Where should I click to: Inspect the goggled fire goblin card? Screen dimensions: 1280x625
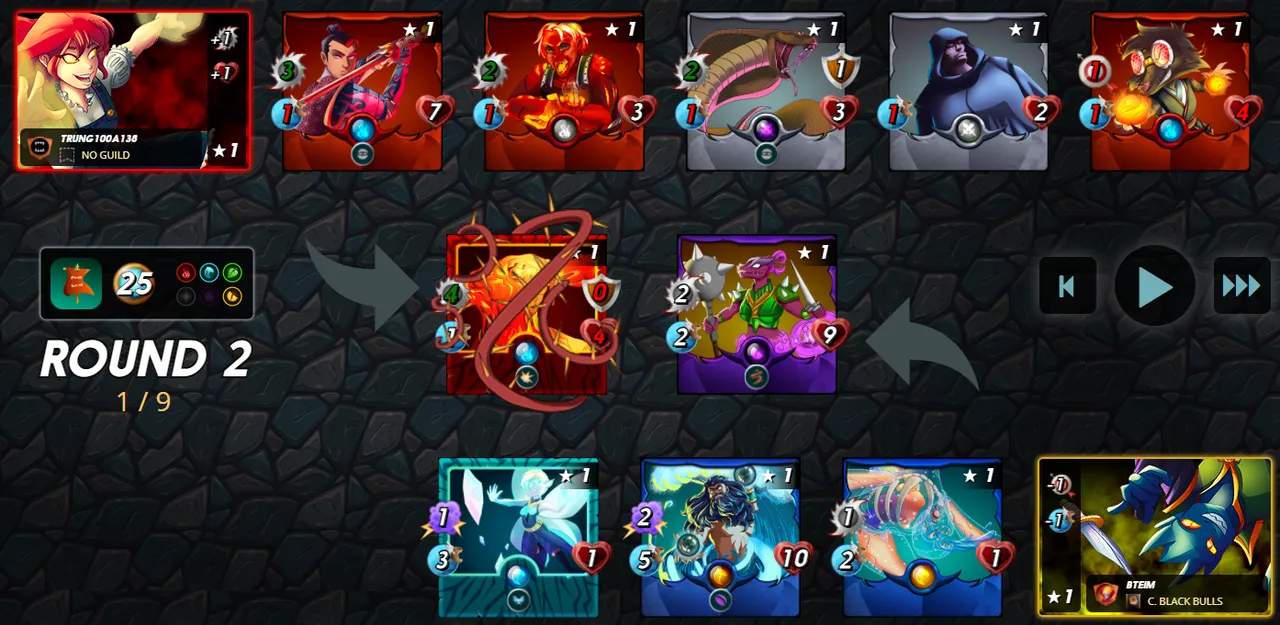(1170, 90)
